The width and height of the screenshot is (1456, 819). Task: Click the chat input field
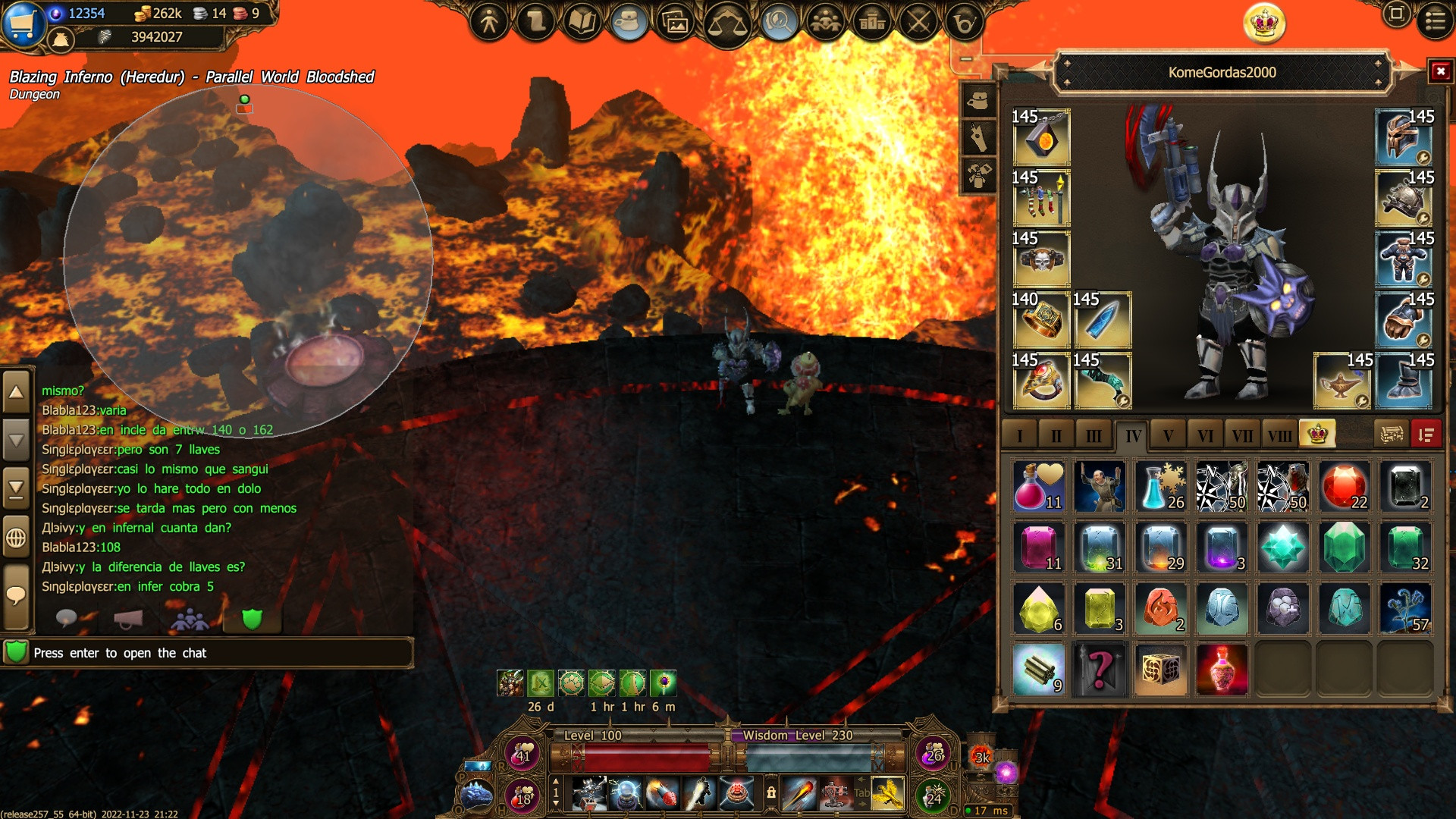click(x=220, y=653)
